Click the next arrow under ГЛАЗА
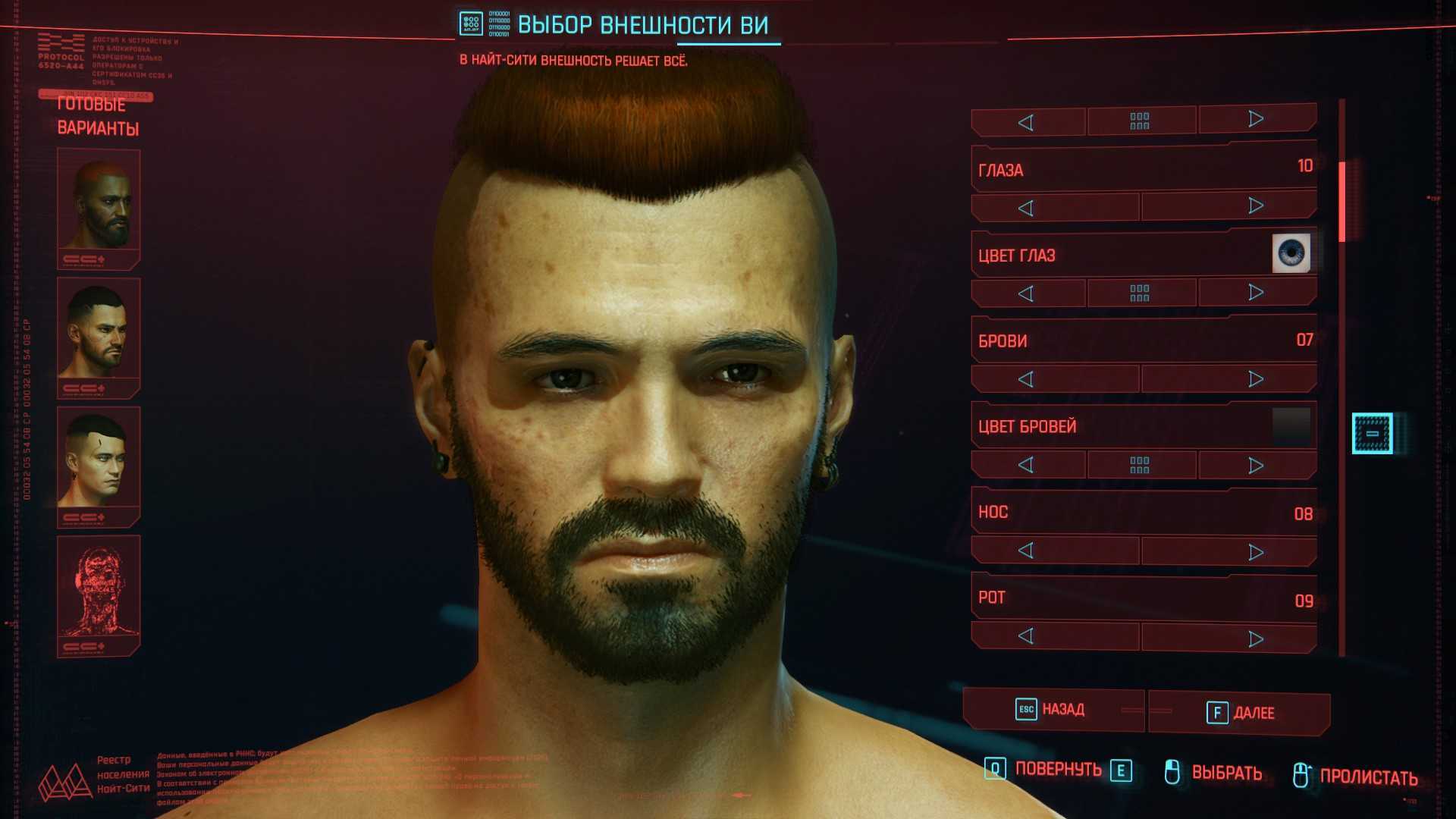Image resolution: width=1456 pixels, height=819 pixels. (1256, 206)
